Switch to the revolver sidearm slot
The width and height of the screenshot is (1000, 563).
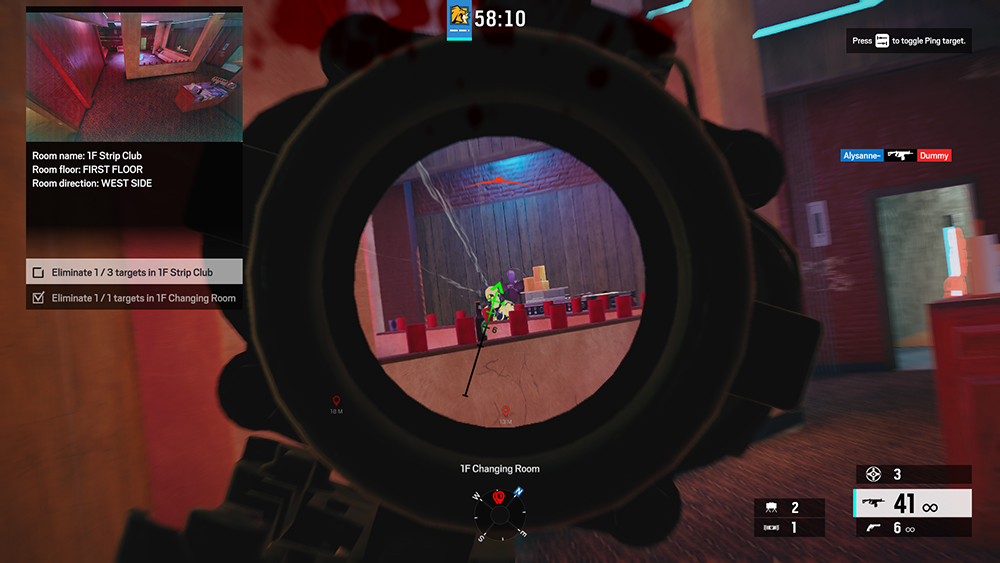(912, 528)
